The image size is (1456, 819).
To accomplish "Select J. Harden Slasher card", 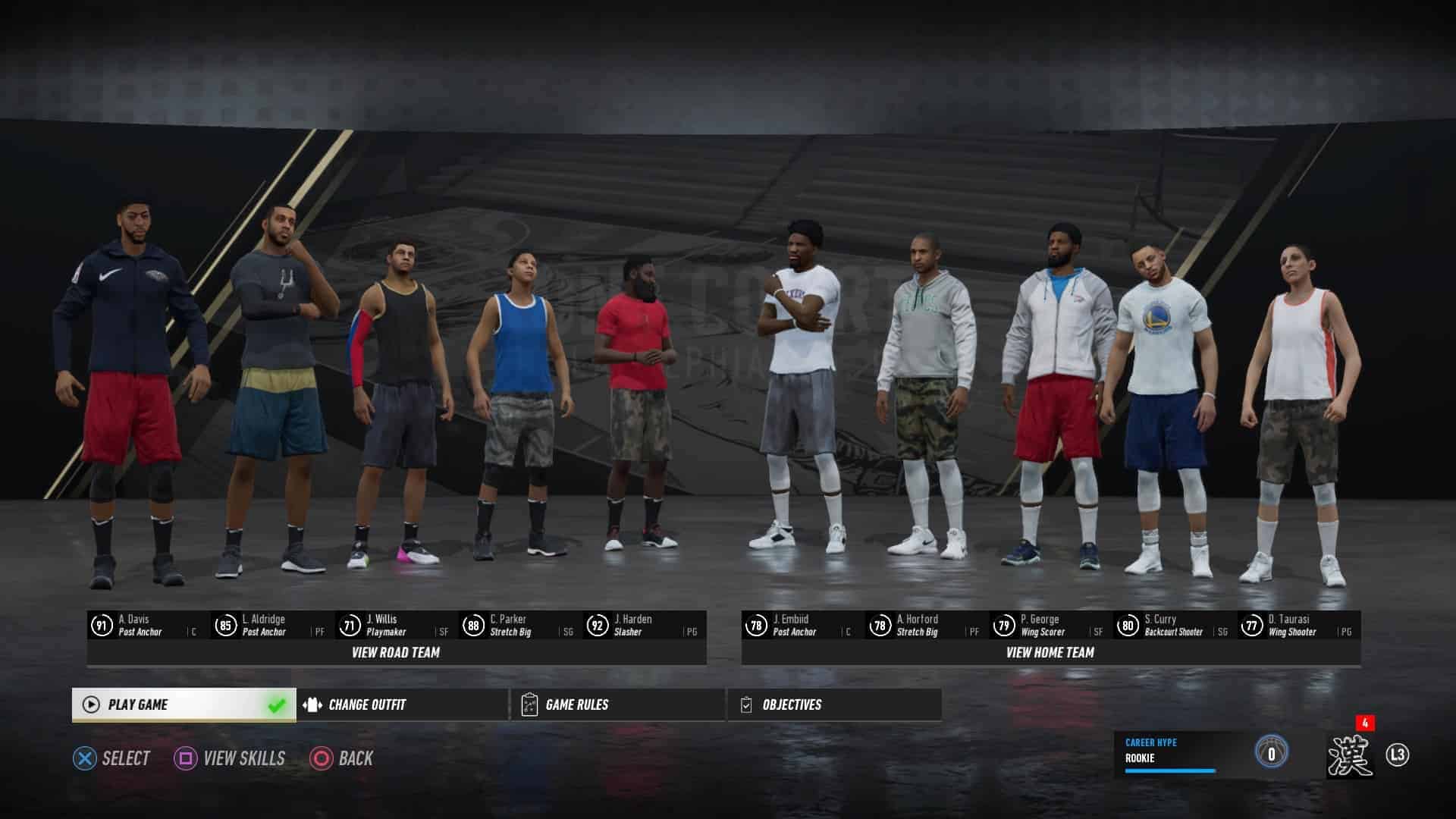I will pos(644,625).
